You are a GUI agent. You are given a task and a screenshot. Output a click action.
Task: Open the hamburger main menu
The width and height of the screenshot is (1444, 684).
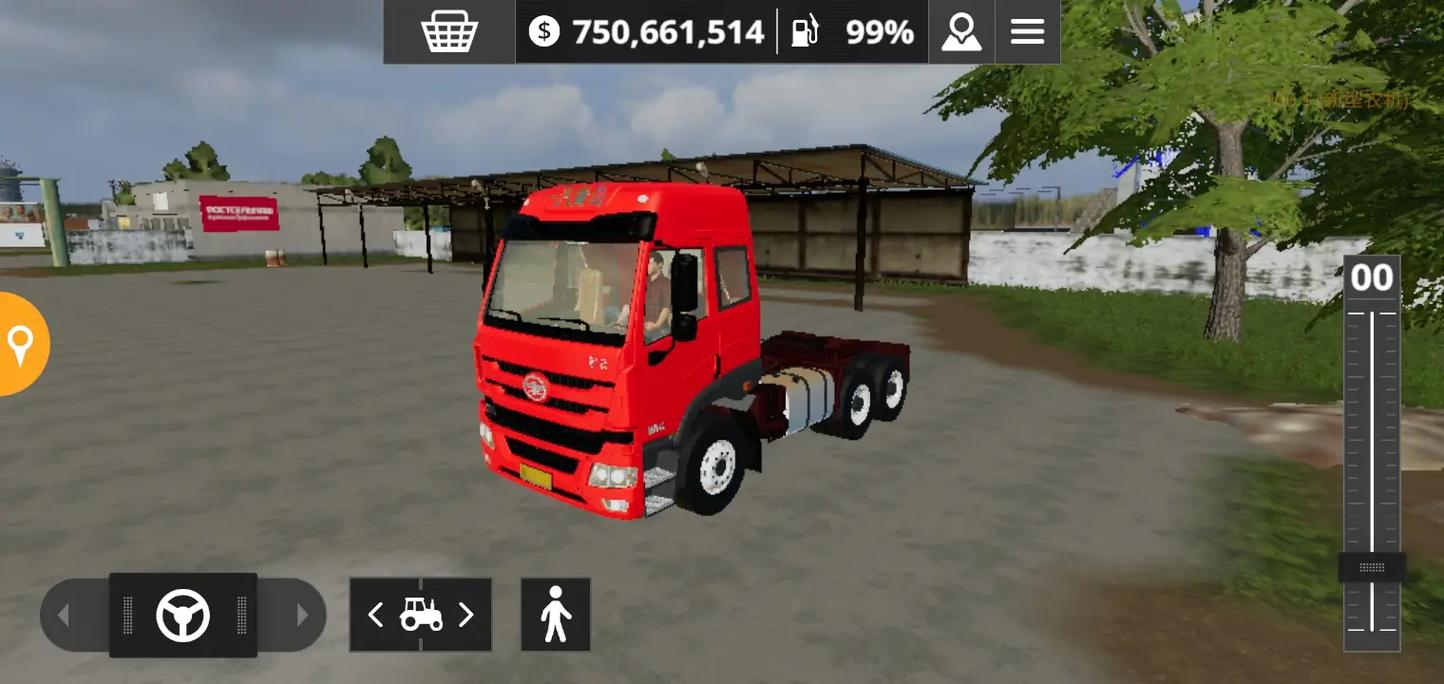tap(1027, 32)
